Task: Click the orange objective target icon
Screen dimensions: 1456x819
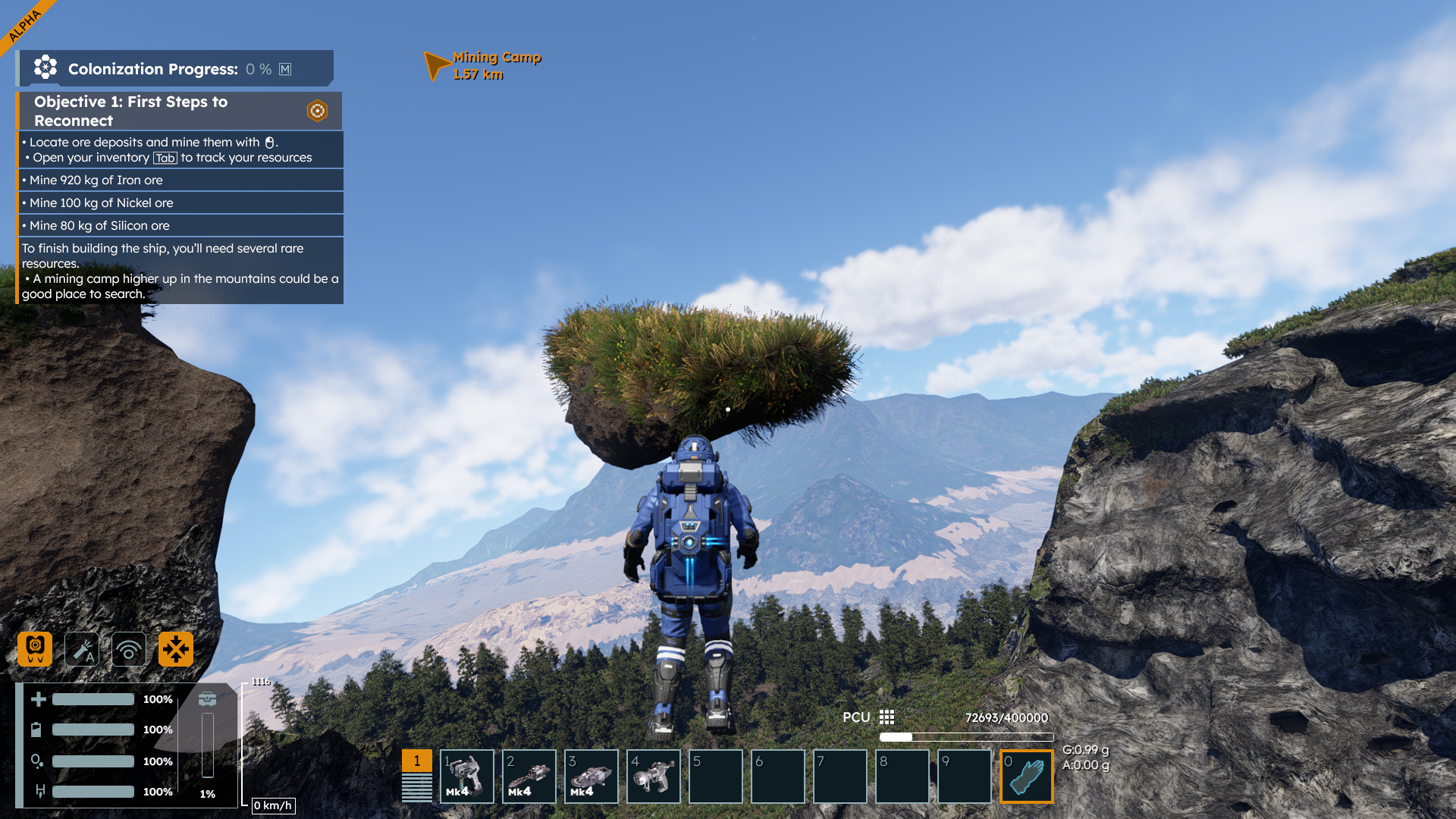Action: tap(317, 111)
